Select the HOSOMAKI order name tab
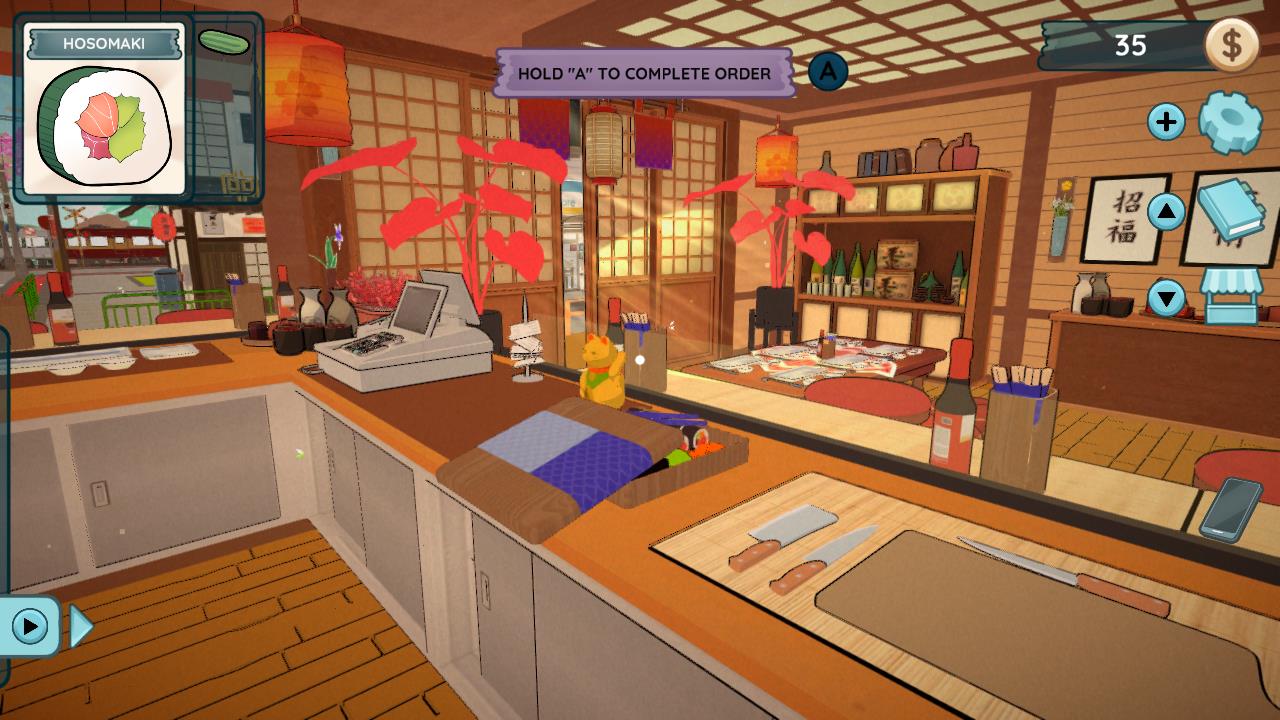 pos(105,42)
